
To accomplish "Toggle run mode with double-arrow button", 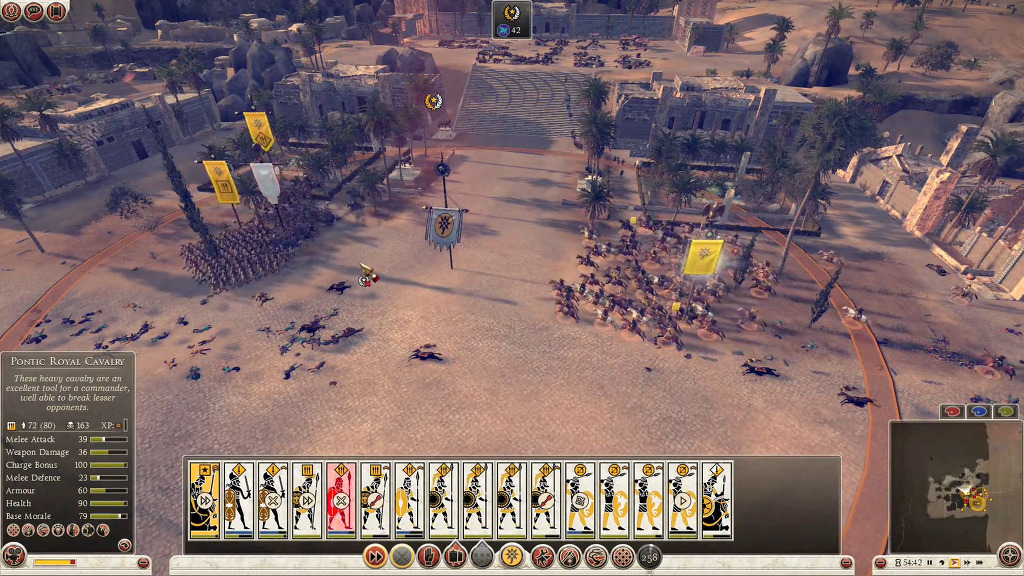I will pos(376,556).
